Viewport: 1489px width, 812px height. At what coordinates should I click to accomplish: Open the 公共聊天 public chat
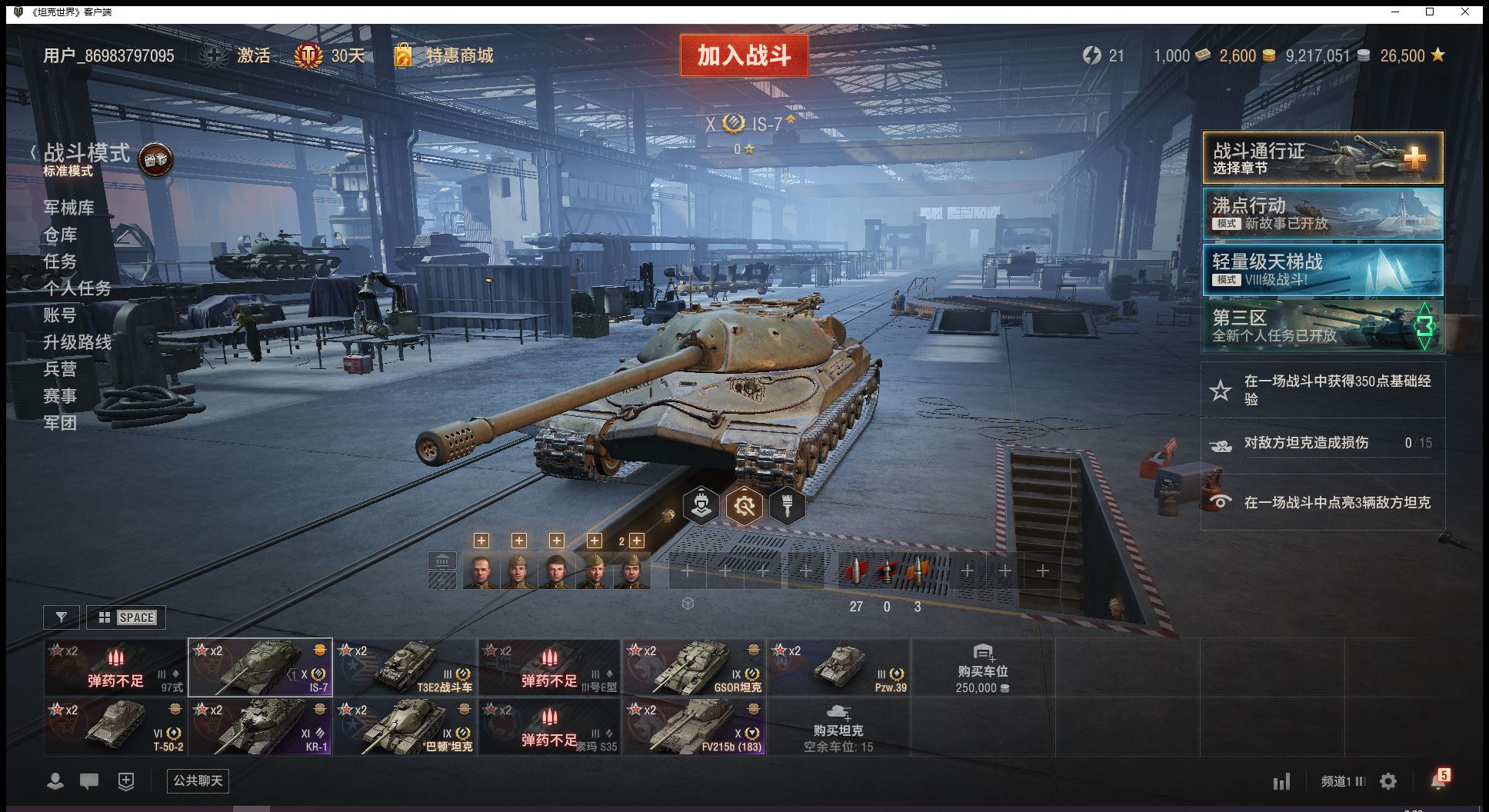tap(198, 781)
